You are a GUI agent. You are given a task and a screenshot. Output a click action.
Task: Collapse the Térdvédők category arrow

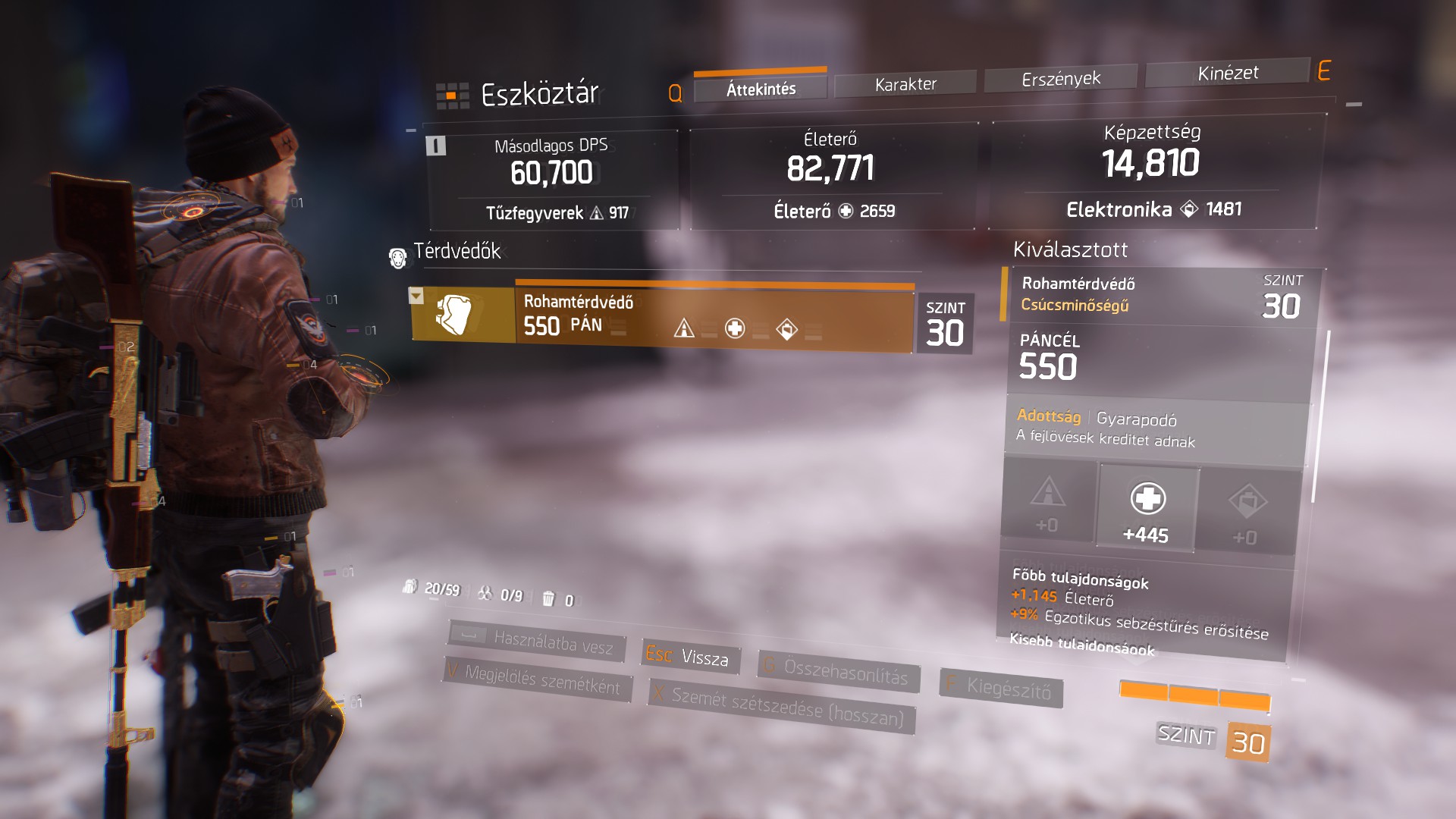(416, 295)
